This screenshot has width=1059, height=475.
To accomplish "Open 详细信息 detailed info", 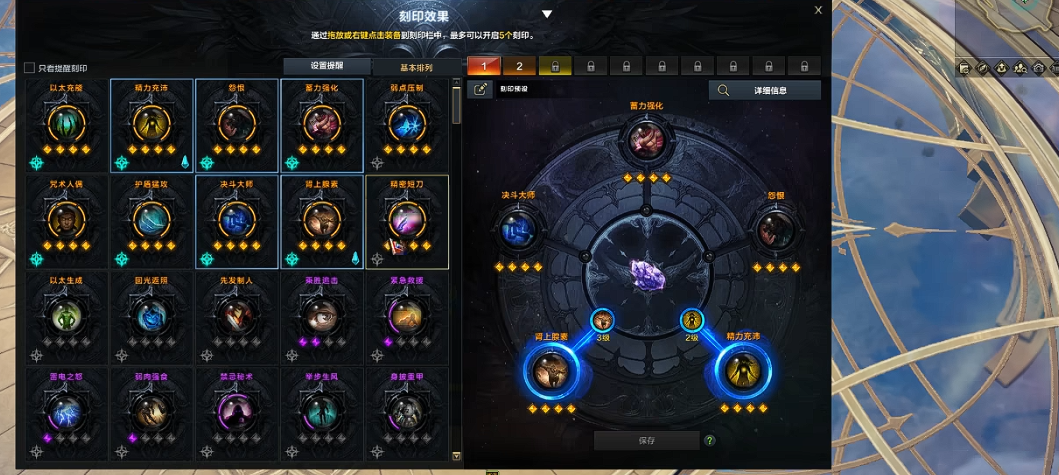I will 764,90.
